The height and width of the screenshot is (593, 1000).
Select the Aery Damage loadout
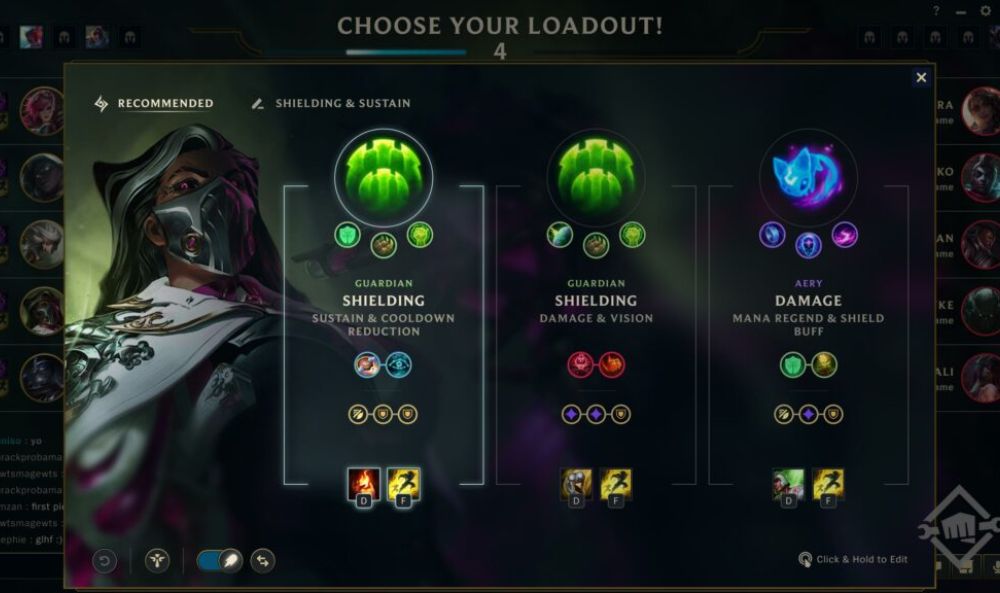coord(808,300)
